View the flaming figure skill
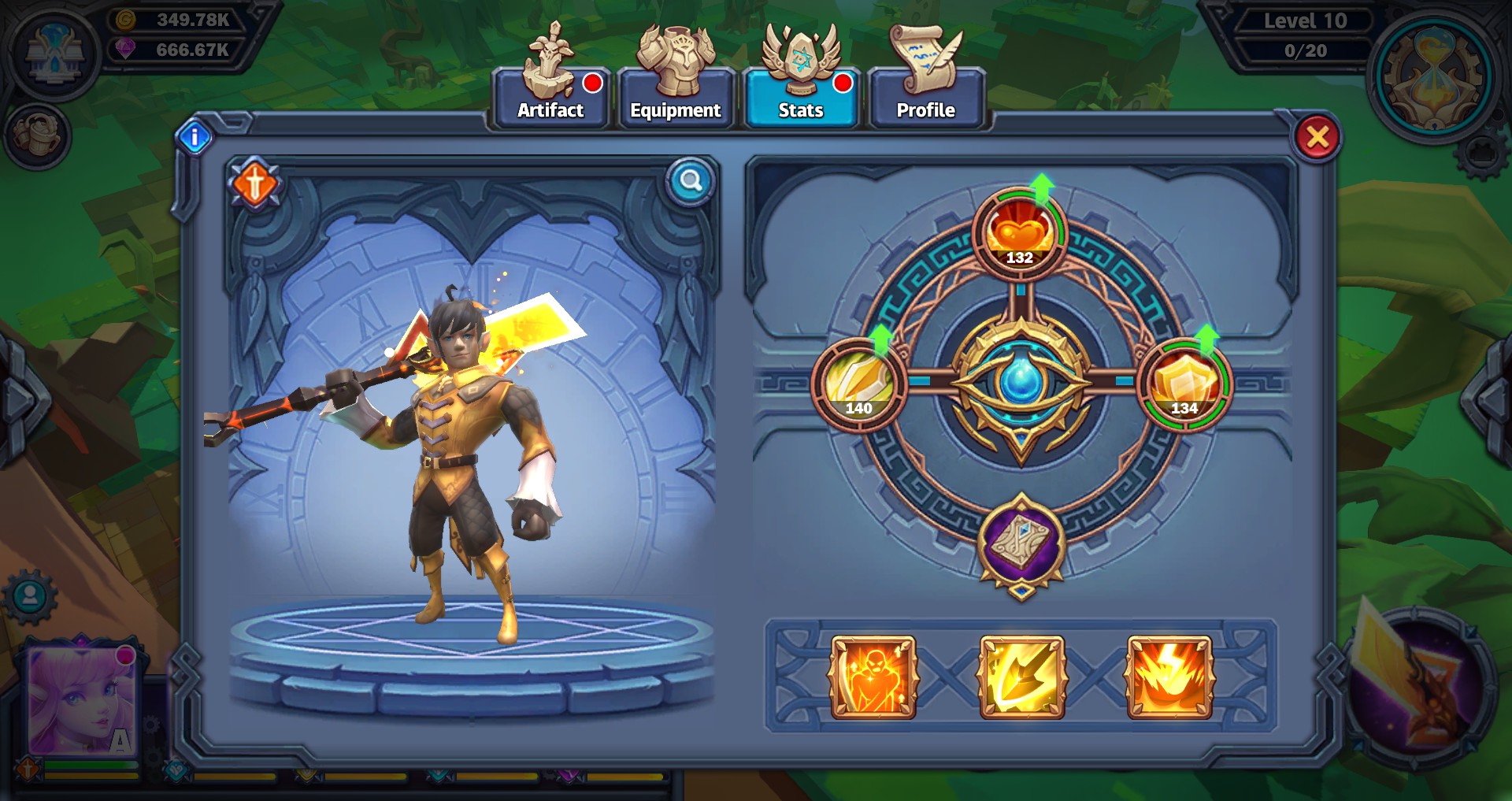 (x=873, y=677)
